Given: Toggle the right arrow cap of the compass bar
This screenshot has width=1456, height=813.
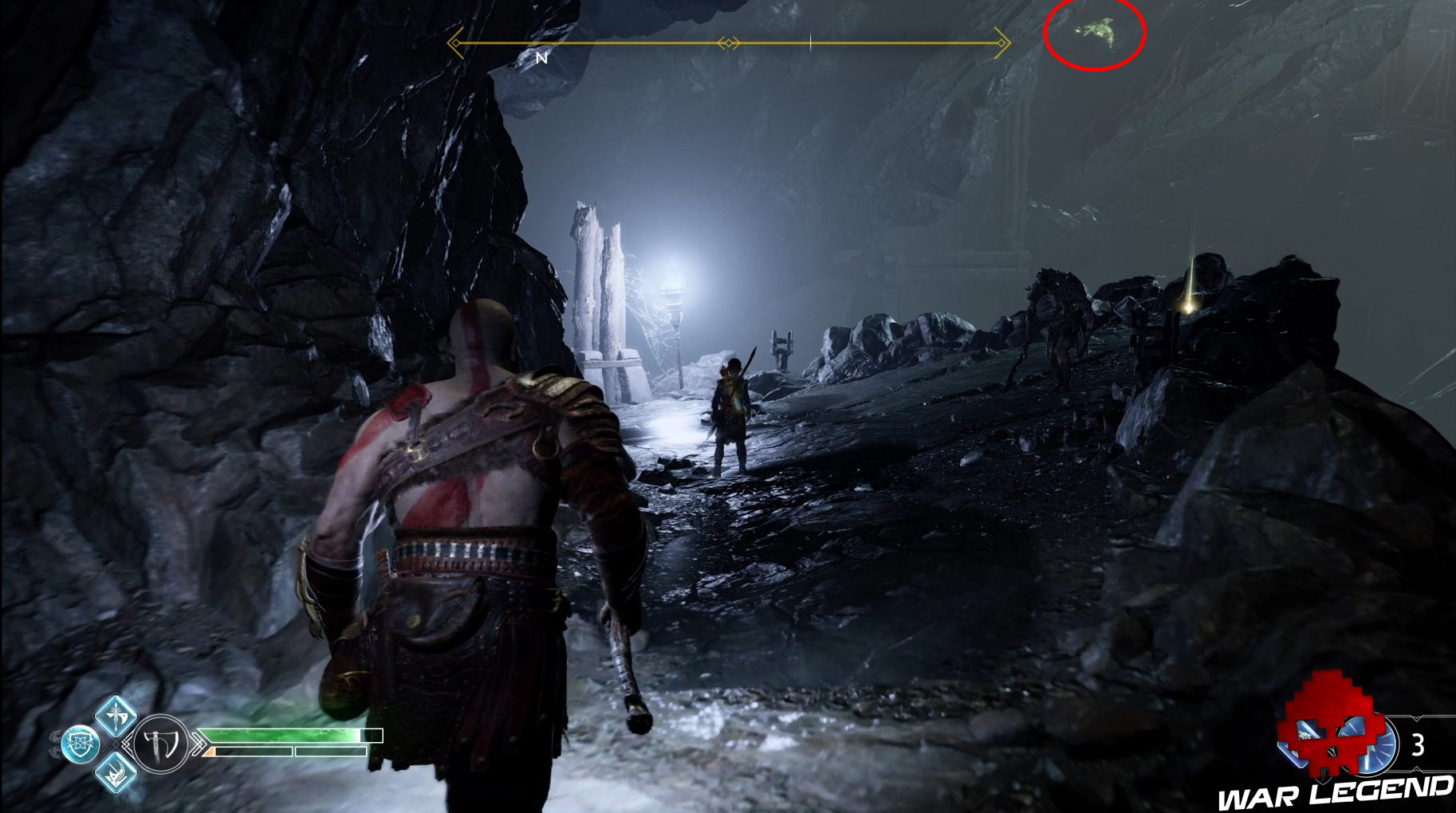Looking at the screenshot, I should (x=1001, y=42).
